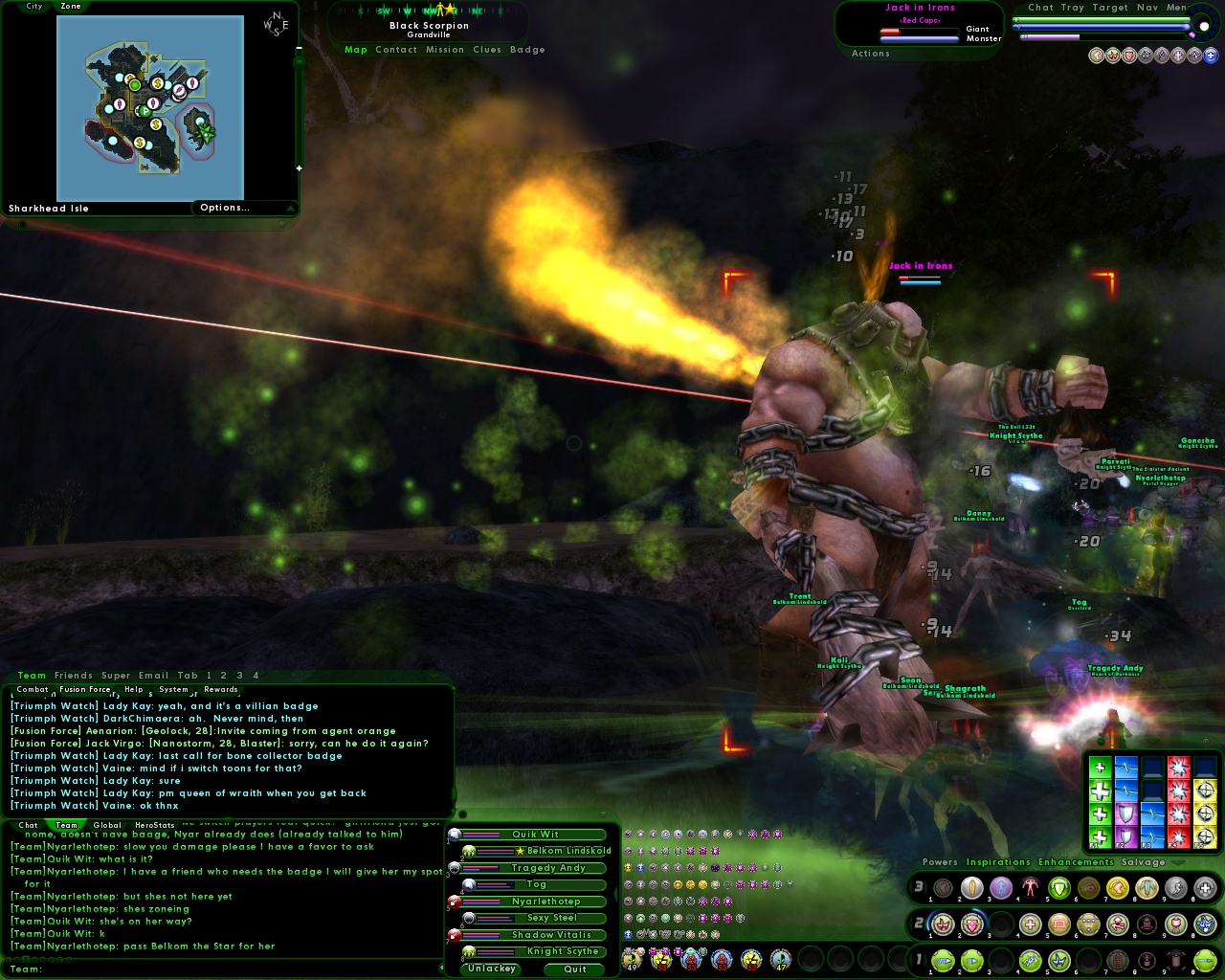Open the Friends list tab
This screenshot has height=980, width=1225.
point(74,676)
